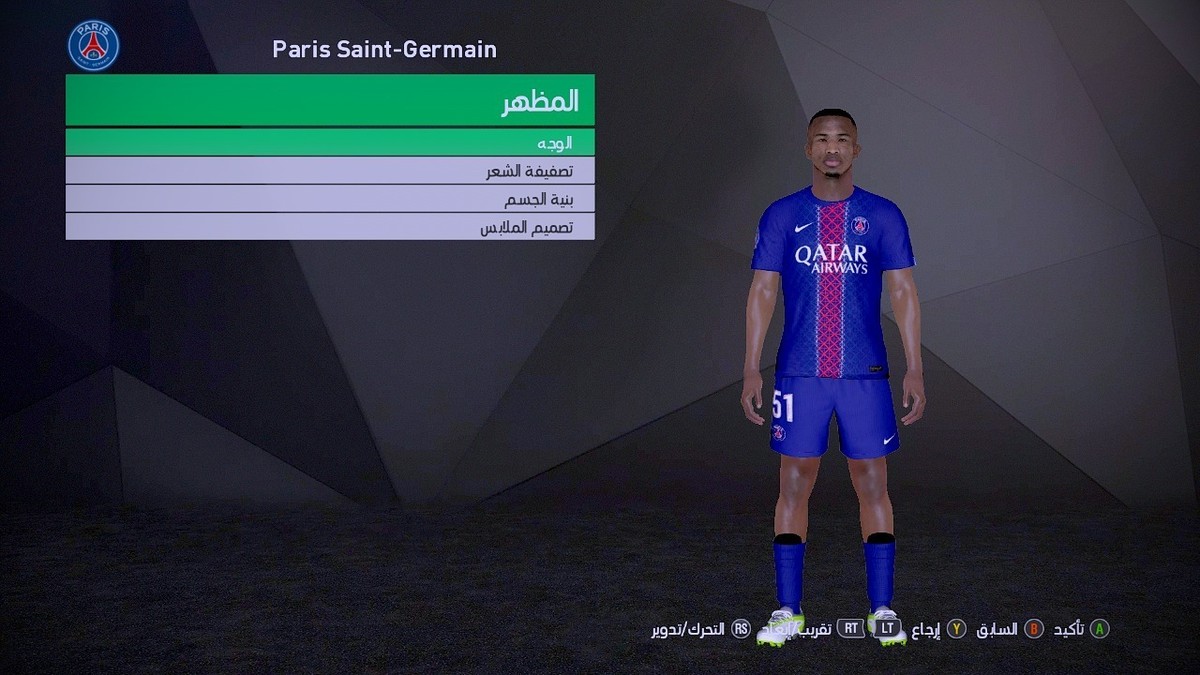Open the تصفيفة الشعر (Hairstyle) option
The width and height of the screenshot is (1200, 675).
(x=330, y=171)
